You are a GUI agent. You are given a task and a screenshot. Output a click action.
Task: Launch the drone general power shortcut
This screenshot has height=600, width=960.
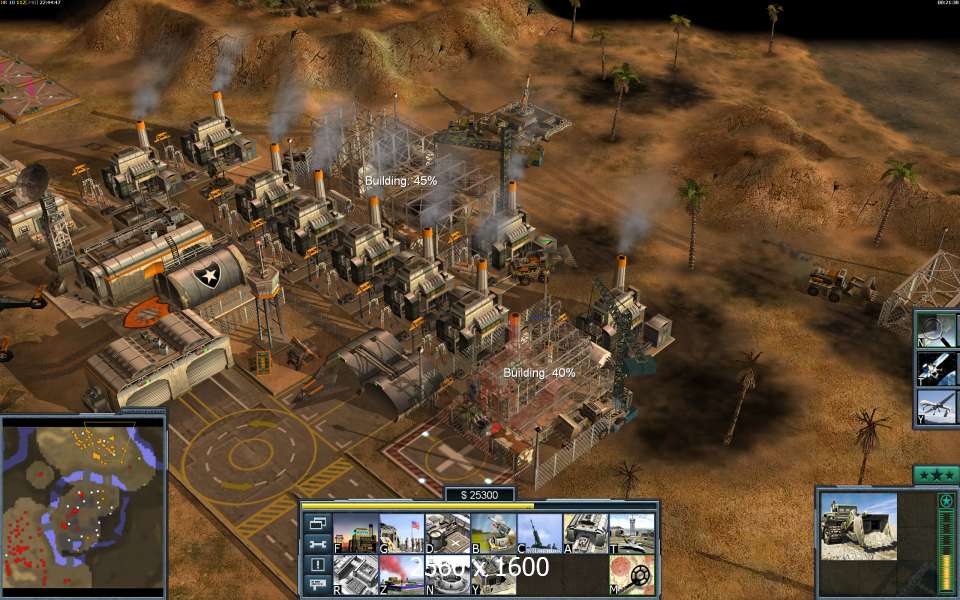click(938, 407)
